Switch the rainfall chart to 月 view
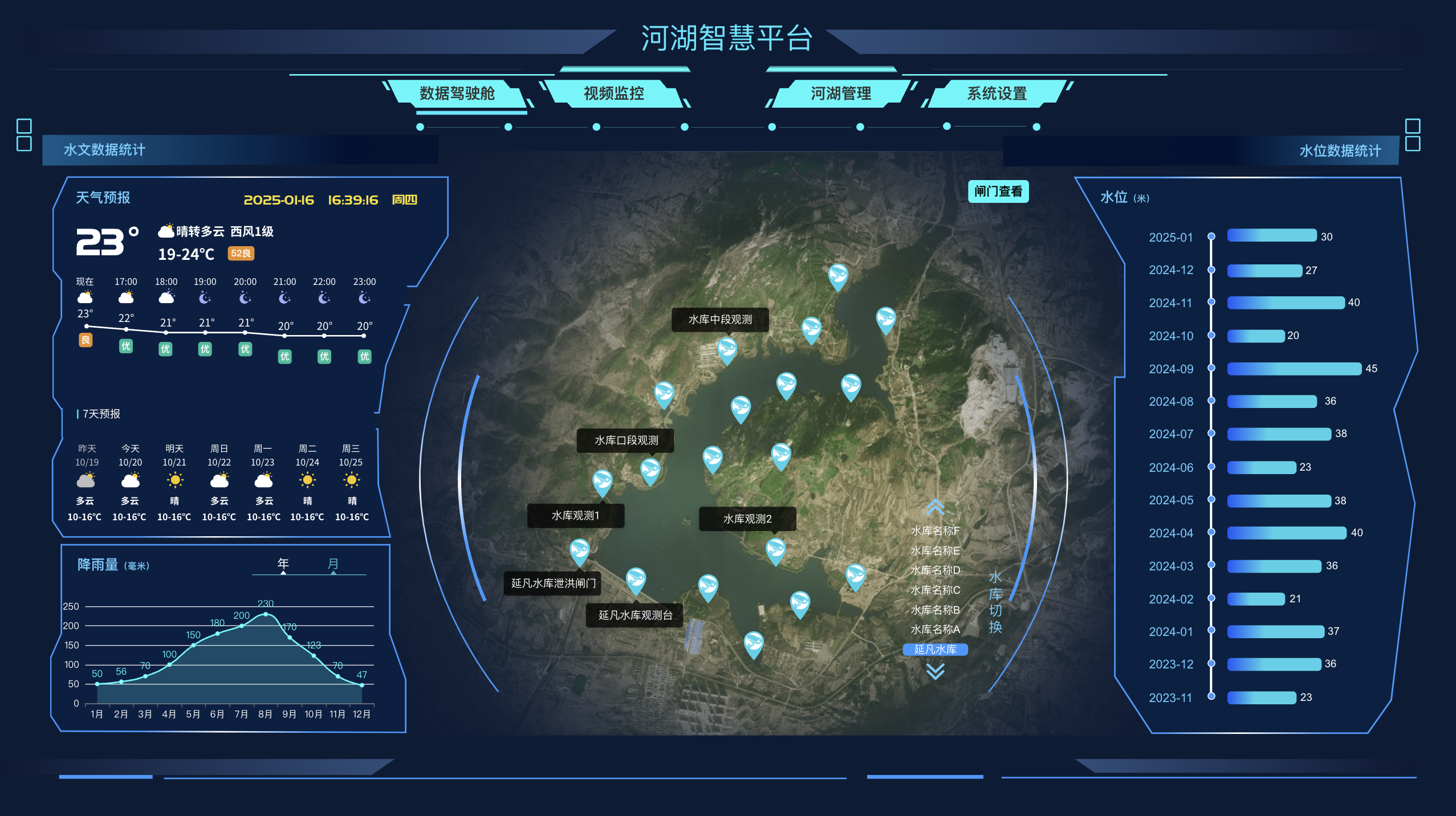 335,563
